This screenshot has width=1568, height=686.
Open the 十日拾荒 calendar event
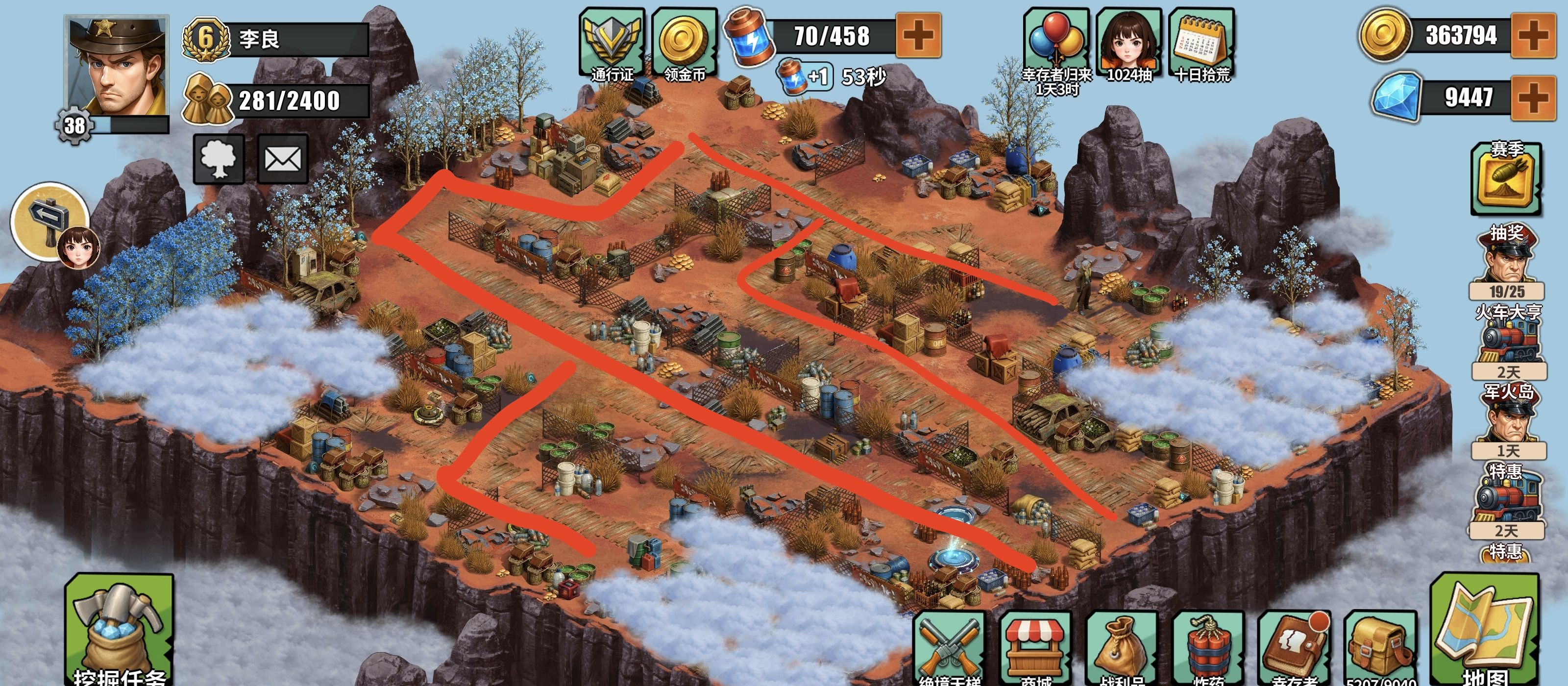tap(1201, 44)
